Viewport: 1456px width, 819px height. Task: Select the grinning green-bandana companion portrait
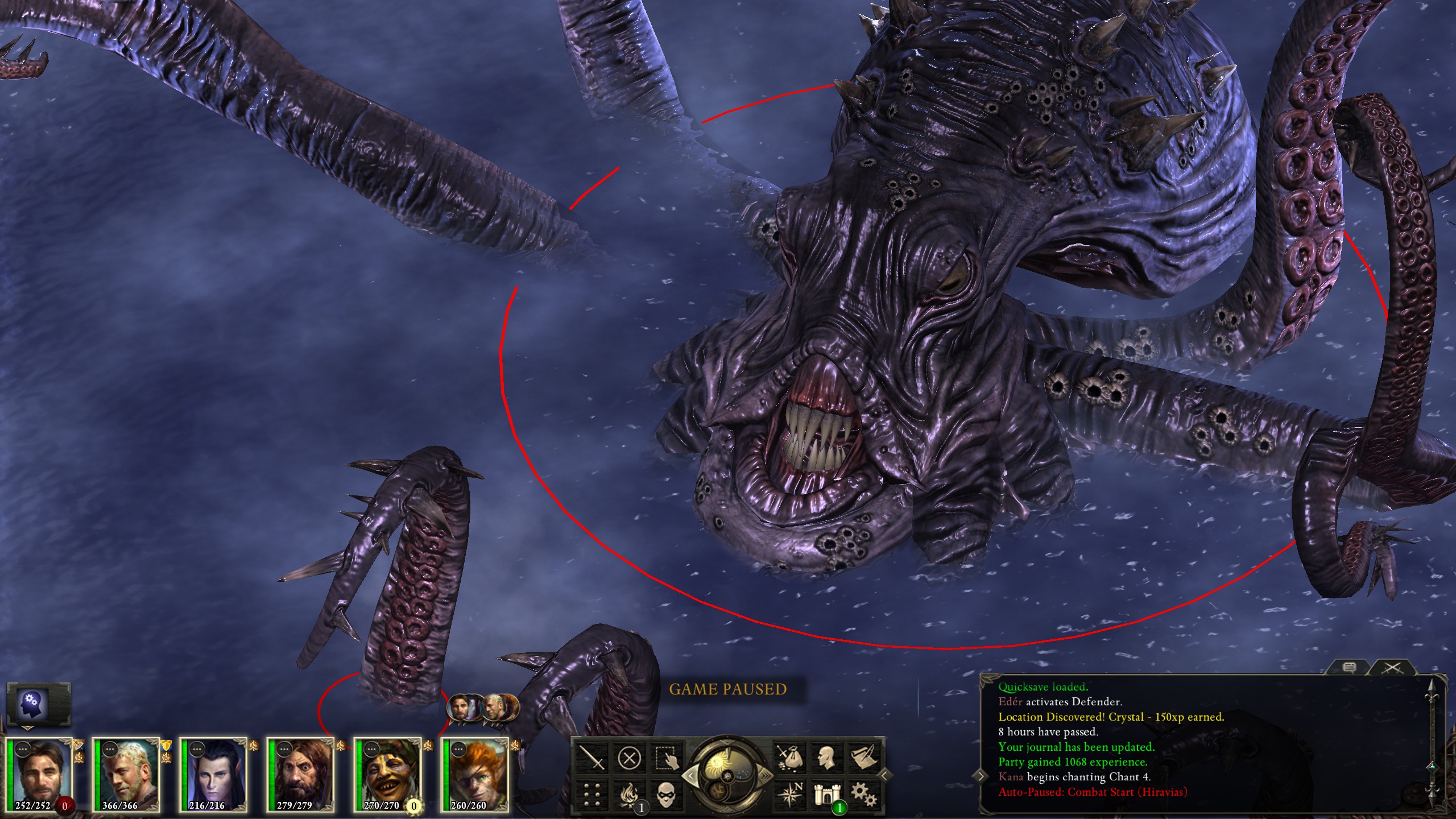[388, 773]
